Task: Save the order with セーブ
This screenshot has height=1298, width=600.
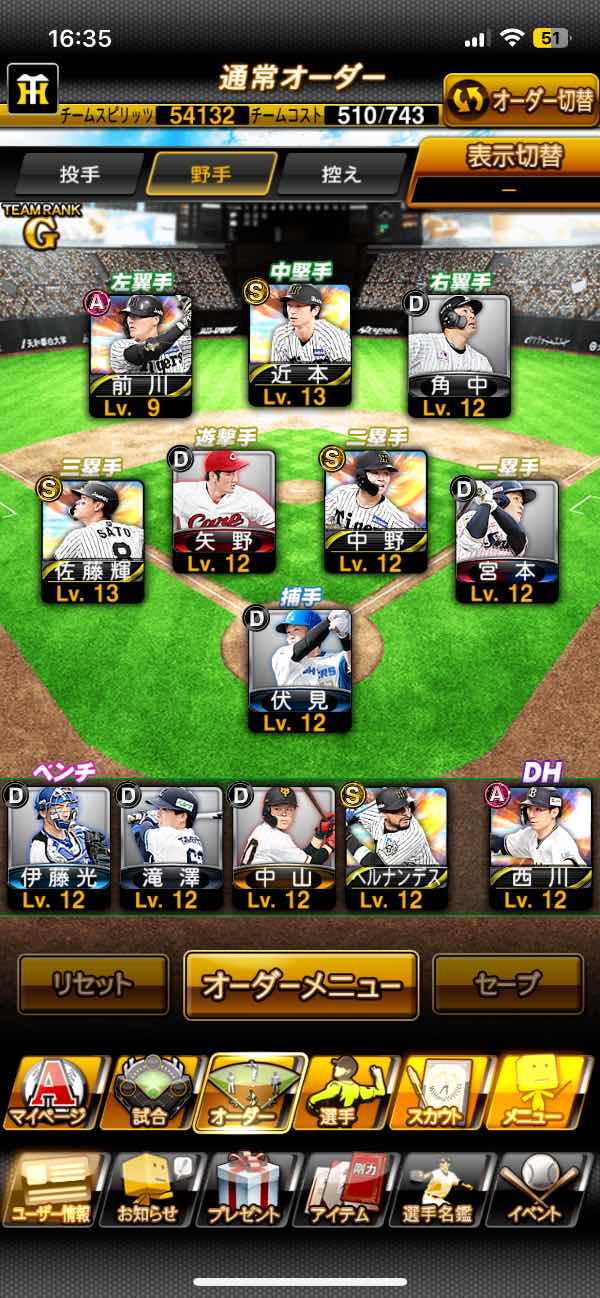Action: (x=507, y=984)
